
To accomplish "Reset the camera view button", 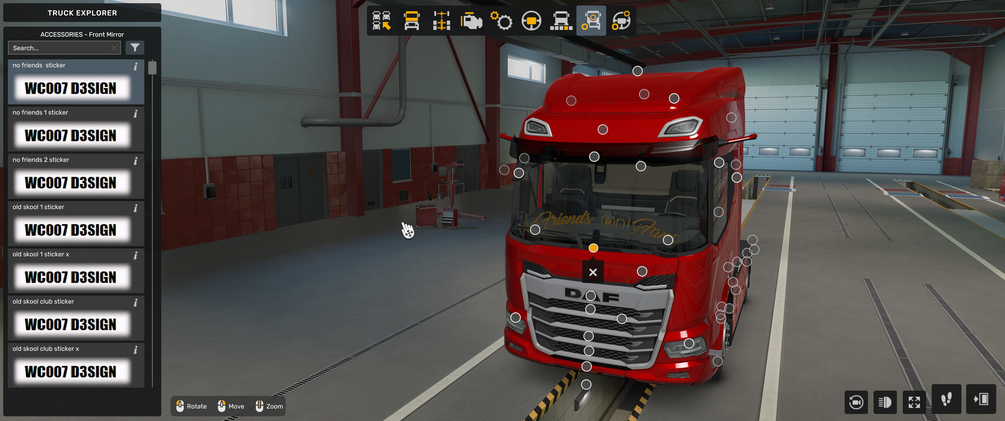I will click(855, 401).
